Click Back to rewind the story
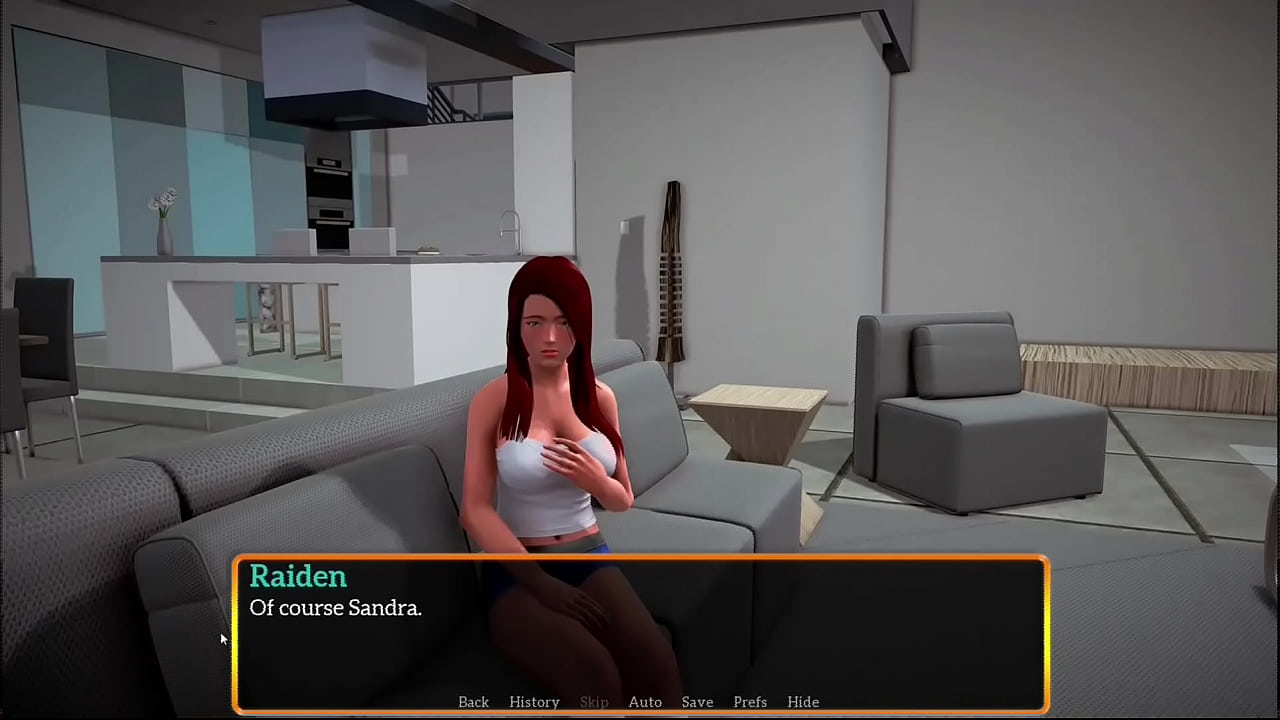Viewport: 1280px width, 720px height. point(473,702)
